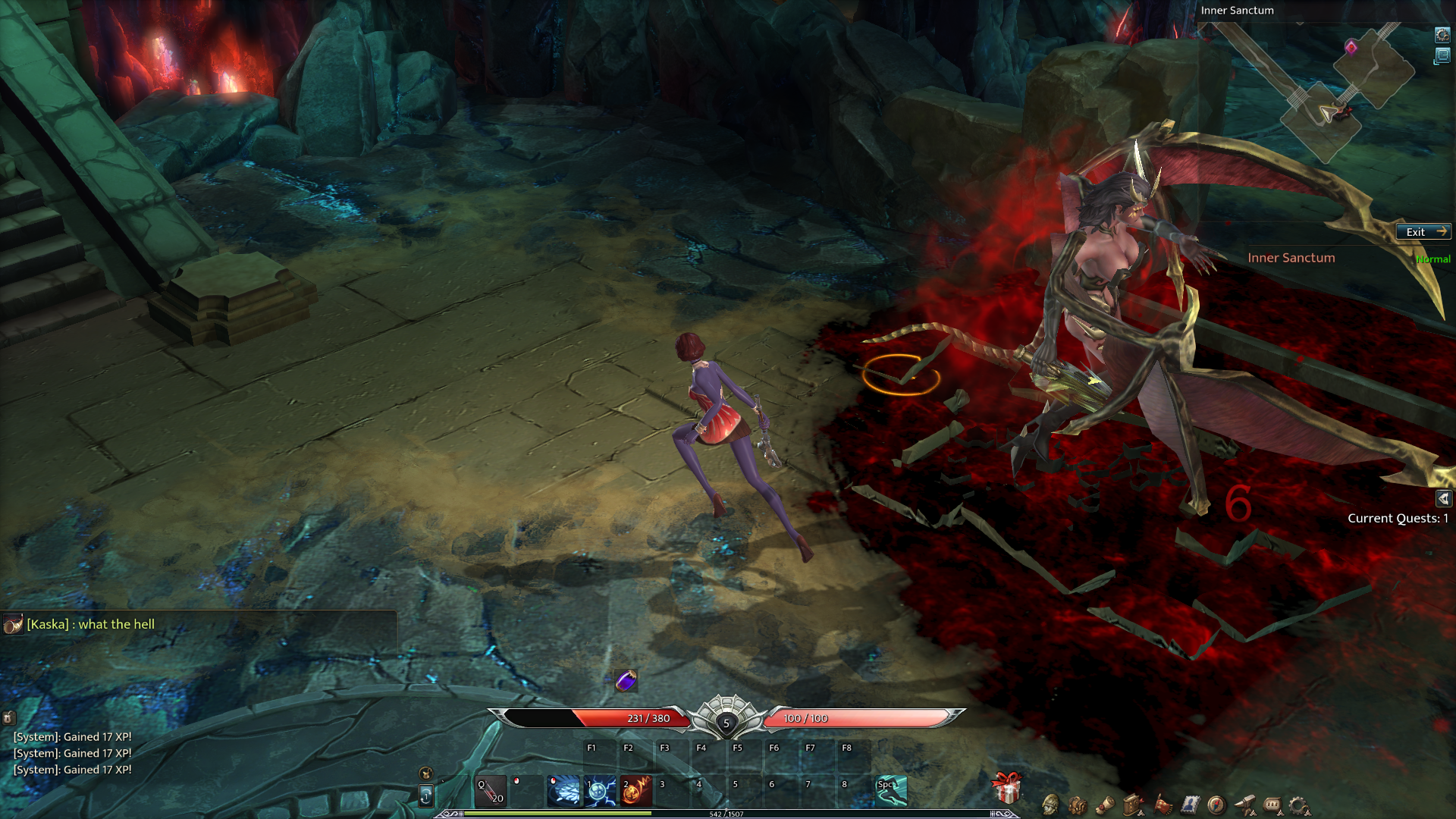The height and width of the screenshot is (819, 1456).
Task: Use the potion in the Q slot
Action: tap(491, 791)
